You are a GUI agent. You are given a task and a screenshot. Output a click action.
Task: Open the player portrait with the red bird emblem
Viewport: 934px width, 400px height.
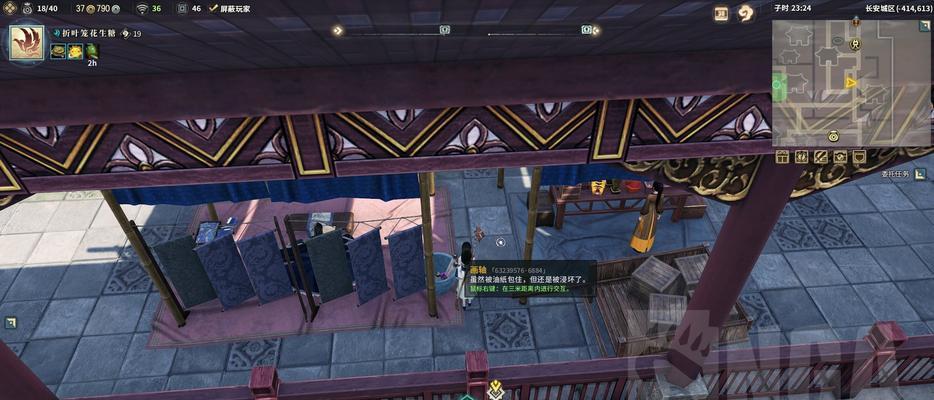(x=26, y=43)
